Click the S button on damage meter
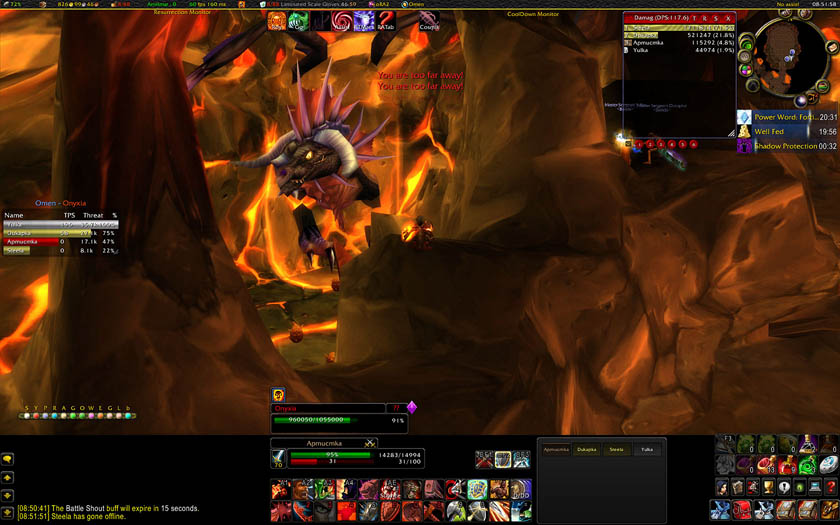Image resolution: width=840 pixels, height=525 pixels. 716,18
